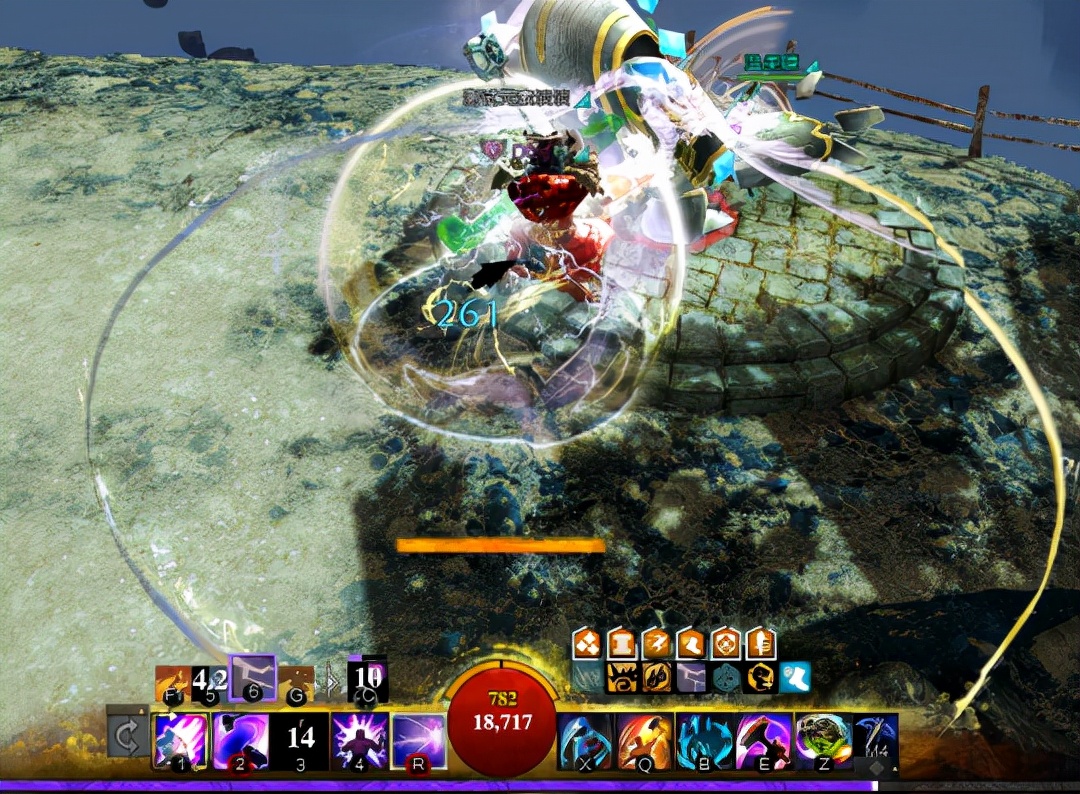
Task: Click the skill showing 10 cooldown
Action: click(367, 681)
